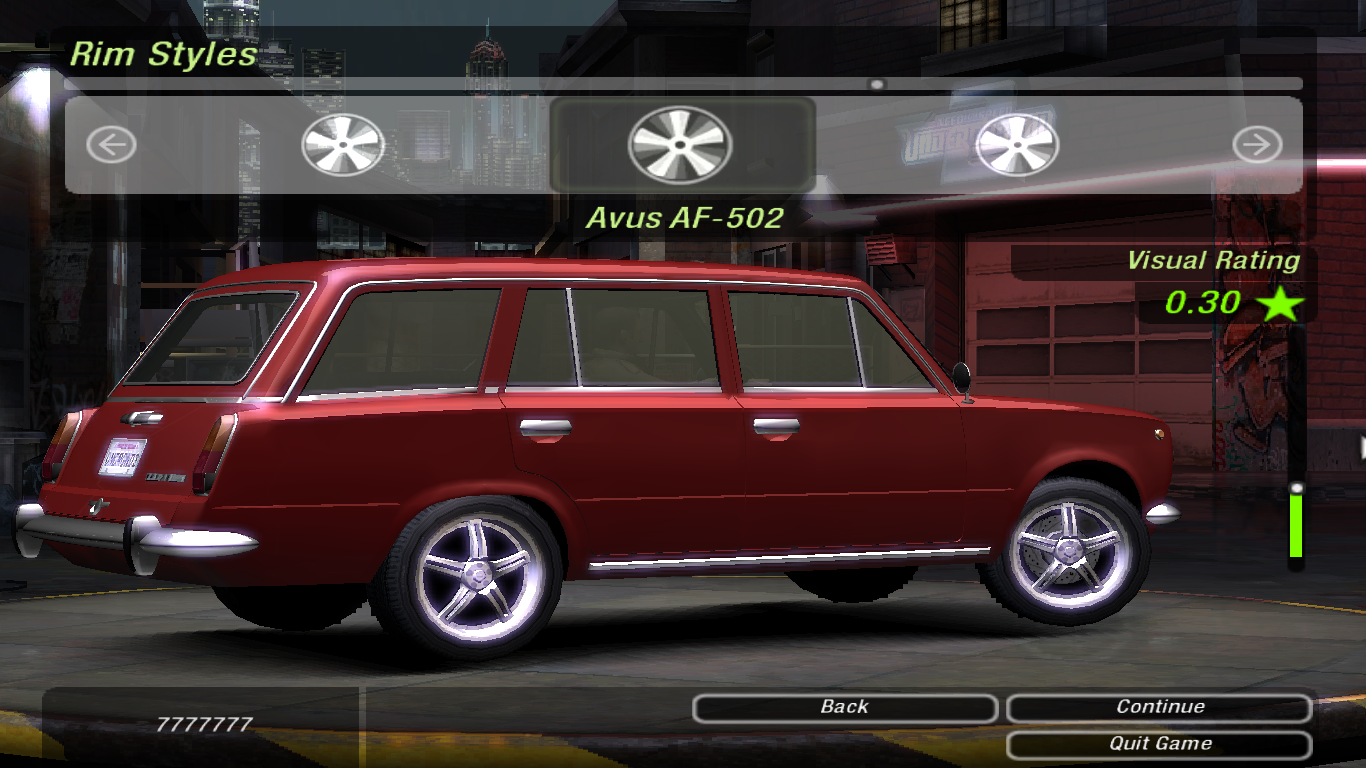The image size is (1366, 768).
Task: Click the right arrow in Rim Styles
Action: point(1256,146)
